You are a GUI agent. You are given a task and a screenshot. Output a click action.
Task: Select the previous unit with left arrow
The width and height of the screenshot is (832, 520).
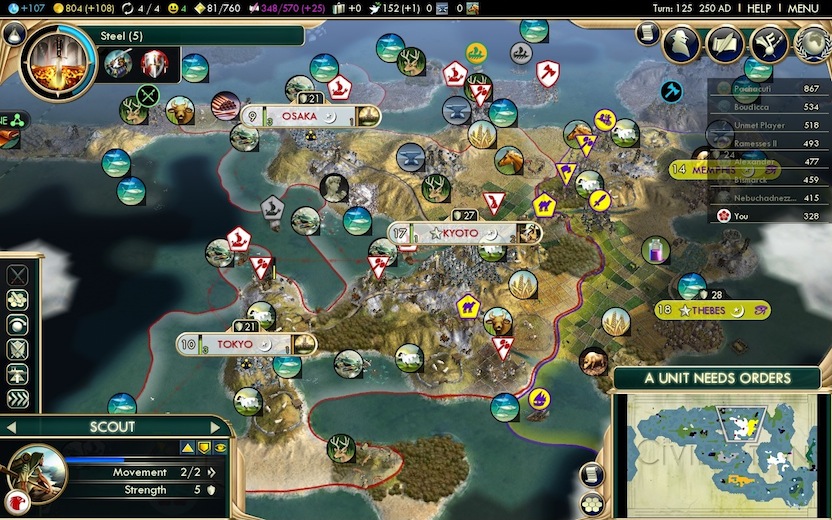pos(12,427)
